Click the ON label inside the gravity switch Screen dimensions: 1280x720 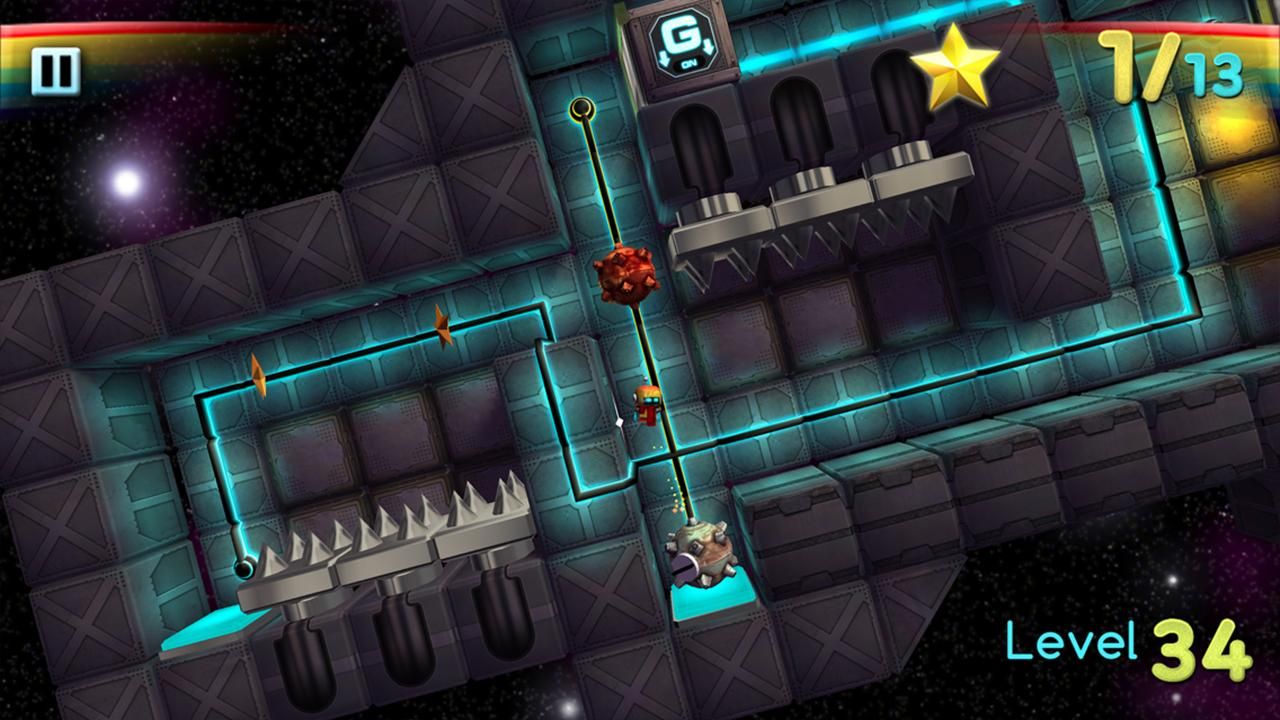pos(690,62)
